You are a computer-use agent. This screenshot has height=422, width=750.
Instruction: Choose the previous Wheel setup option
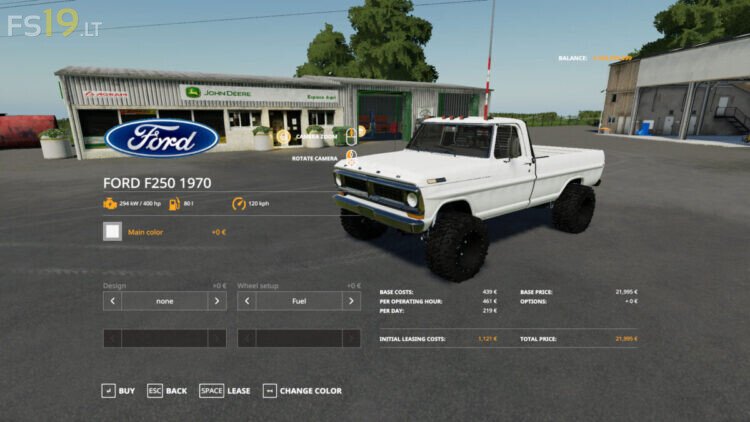coord(247,301)
